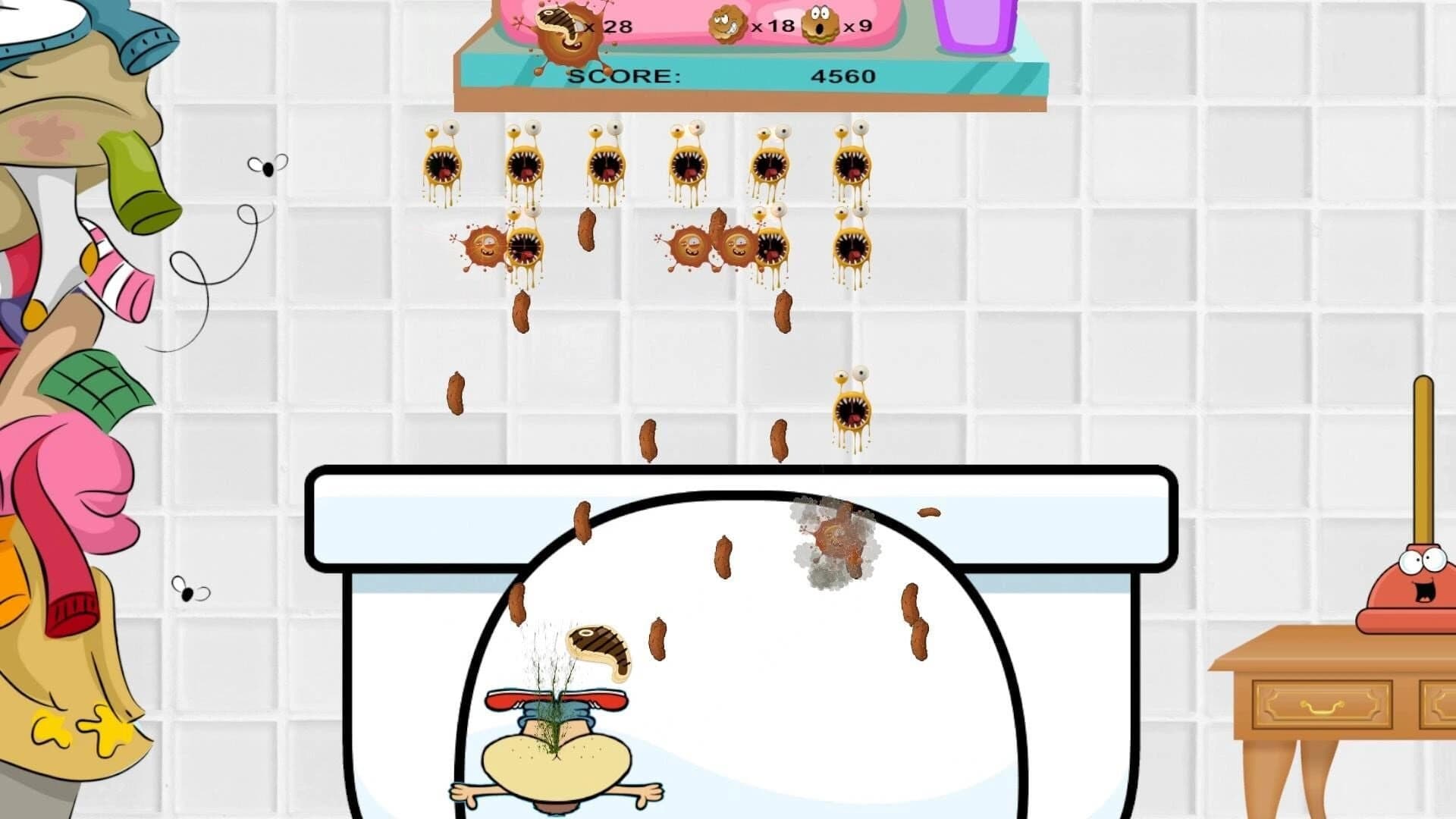Viewport: 1456px width, 819px height.
Task: Select the splat monster icon showing x28
Action: 565,30
